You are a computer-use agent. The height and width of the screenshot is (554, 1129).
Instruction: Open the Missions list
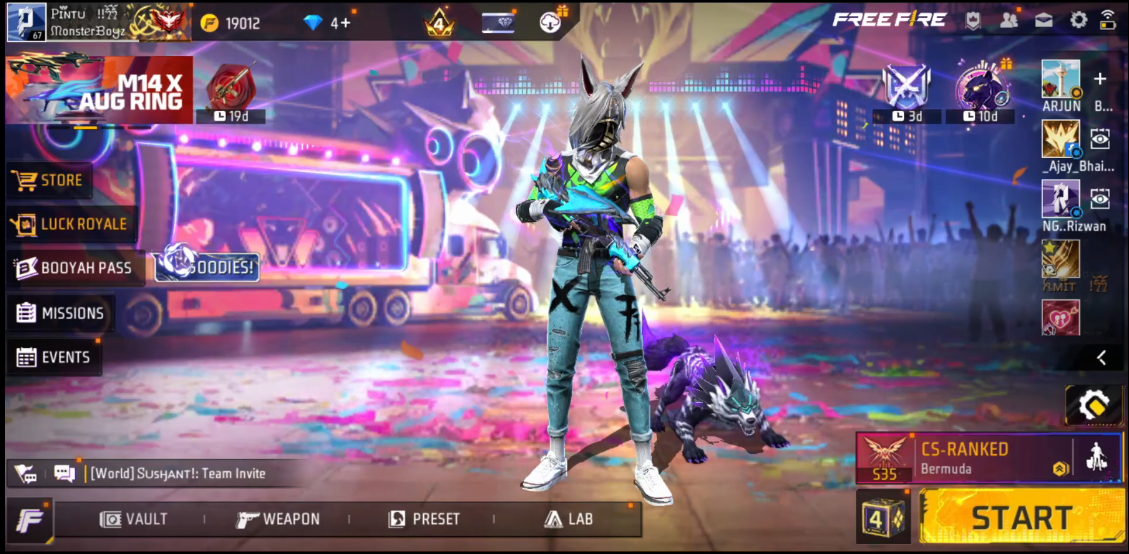60,313
